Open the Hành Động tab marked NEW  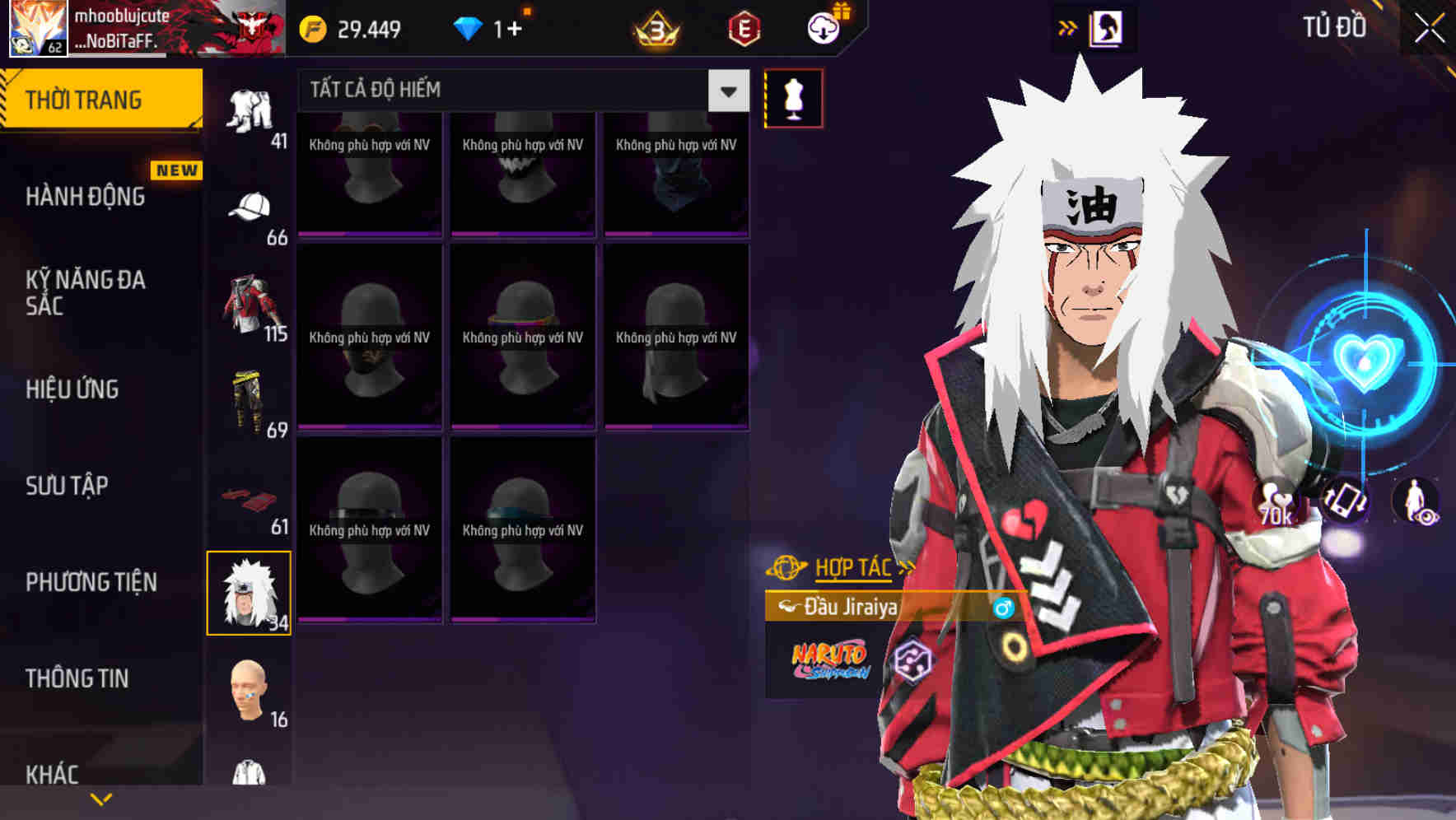click(x=84, y=196)
